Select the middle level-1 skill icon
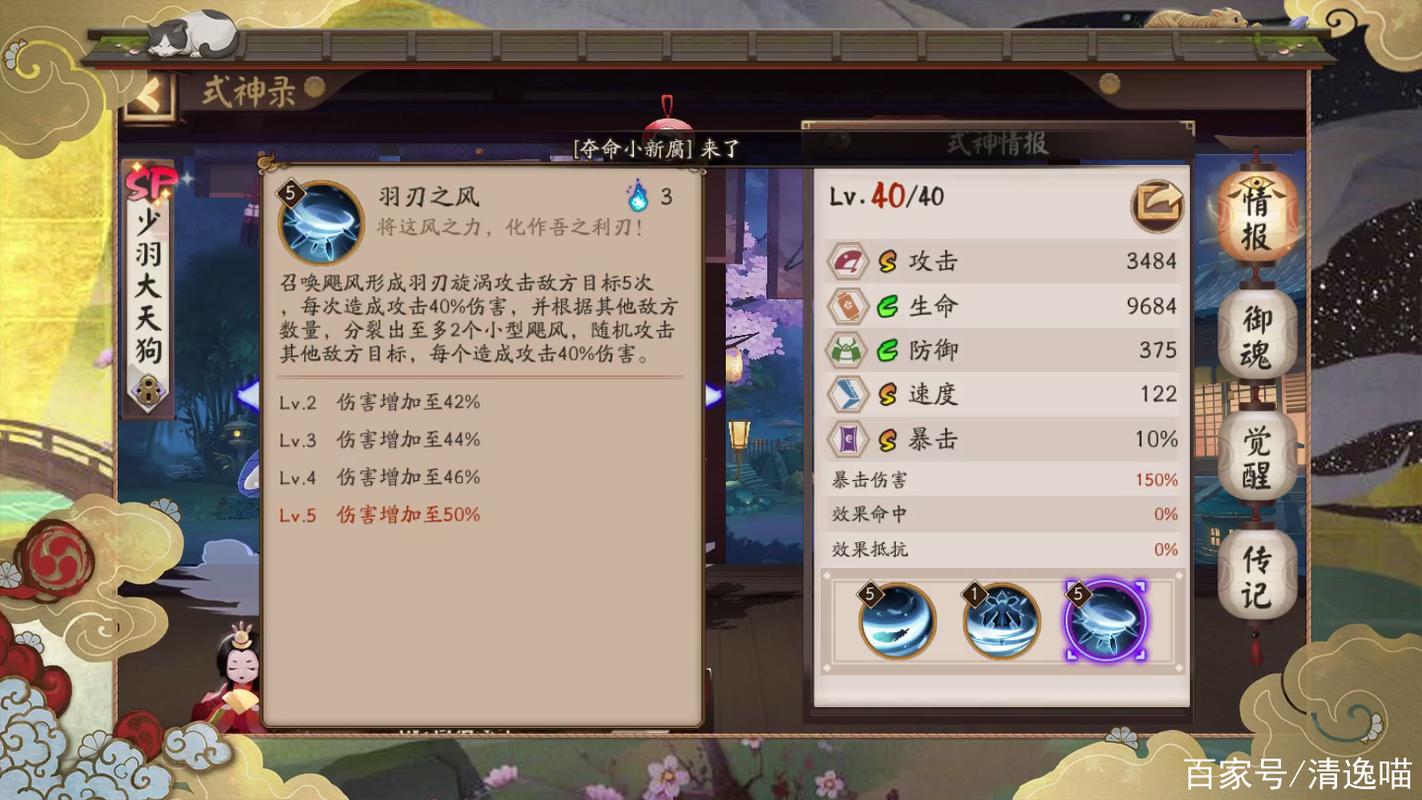 coord(1000,622)
